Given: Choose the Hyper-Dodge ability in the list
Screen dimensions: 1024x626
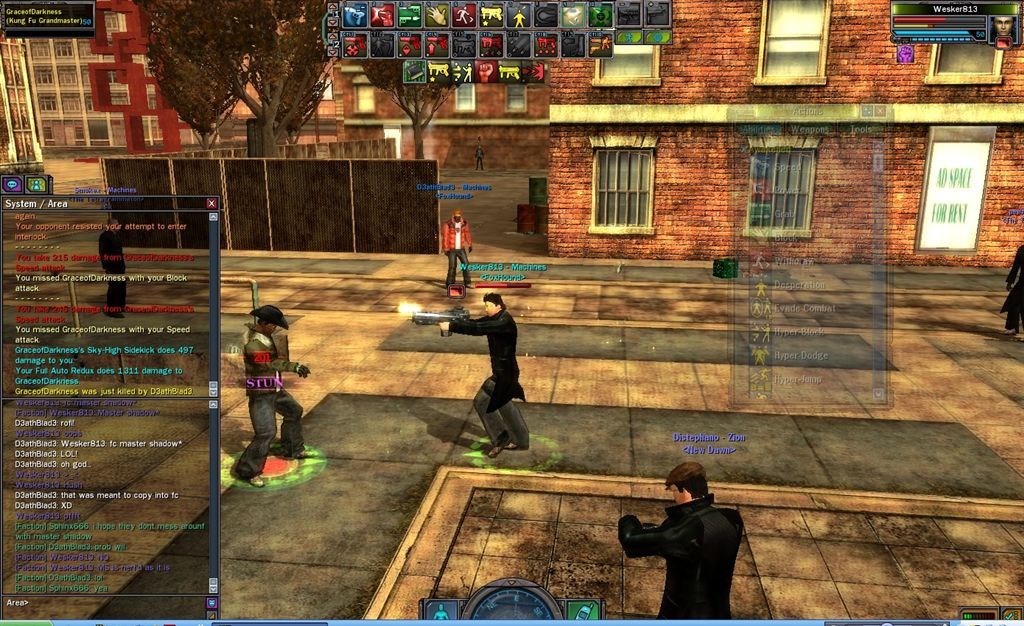Looking at the screenshot, I should 800,355.
